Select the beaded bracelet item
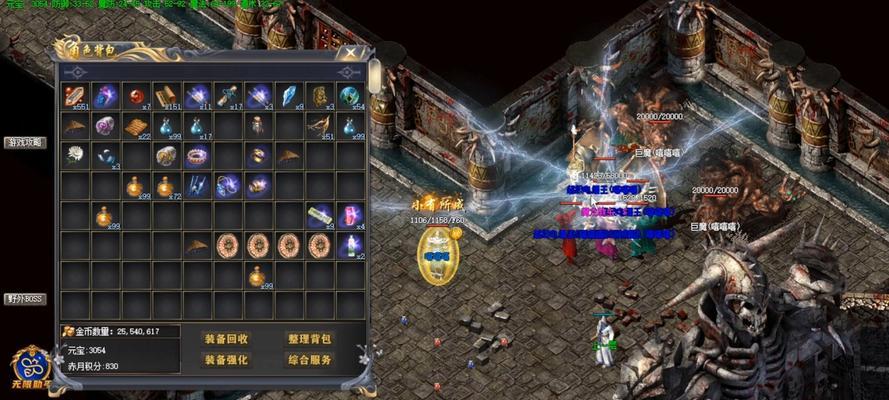This screenshot has width=889, height=400. pos(197,156)
